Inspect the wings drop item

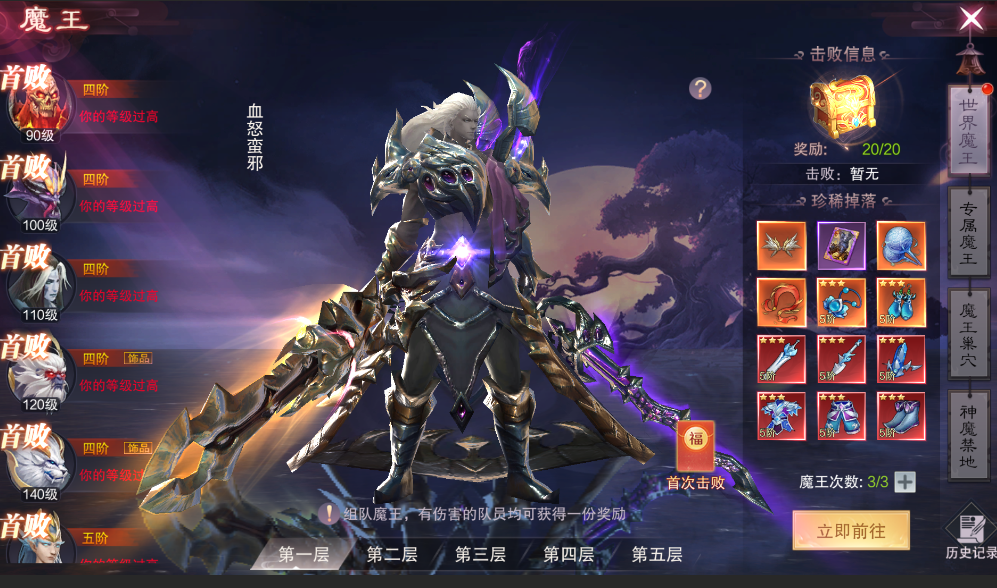781,245
